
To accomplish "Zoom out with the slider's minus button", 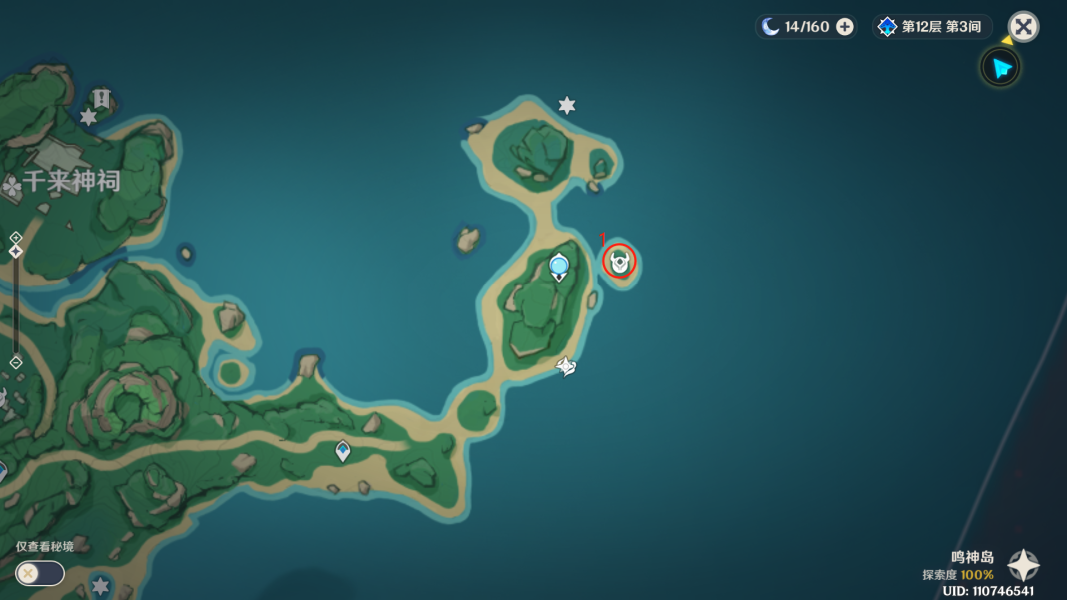I will (16, 362).
